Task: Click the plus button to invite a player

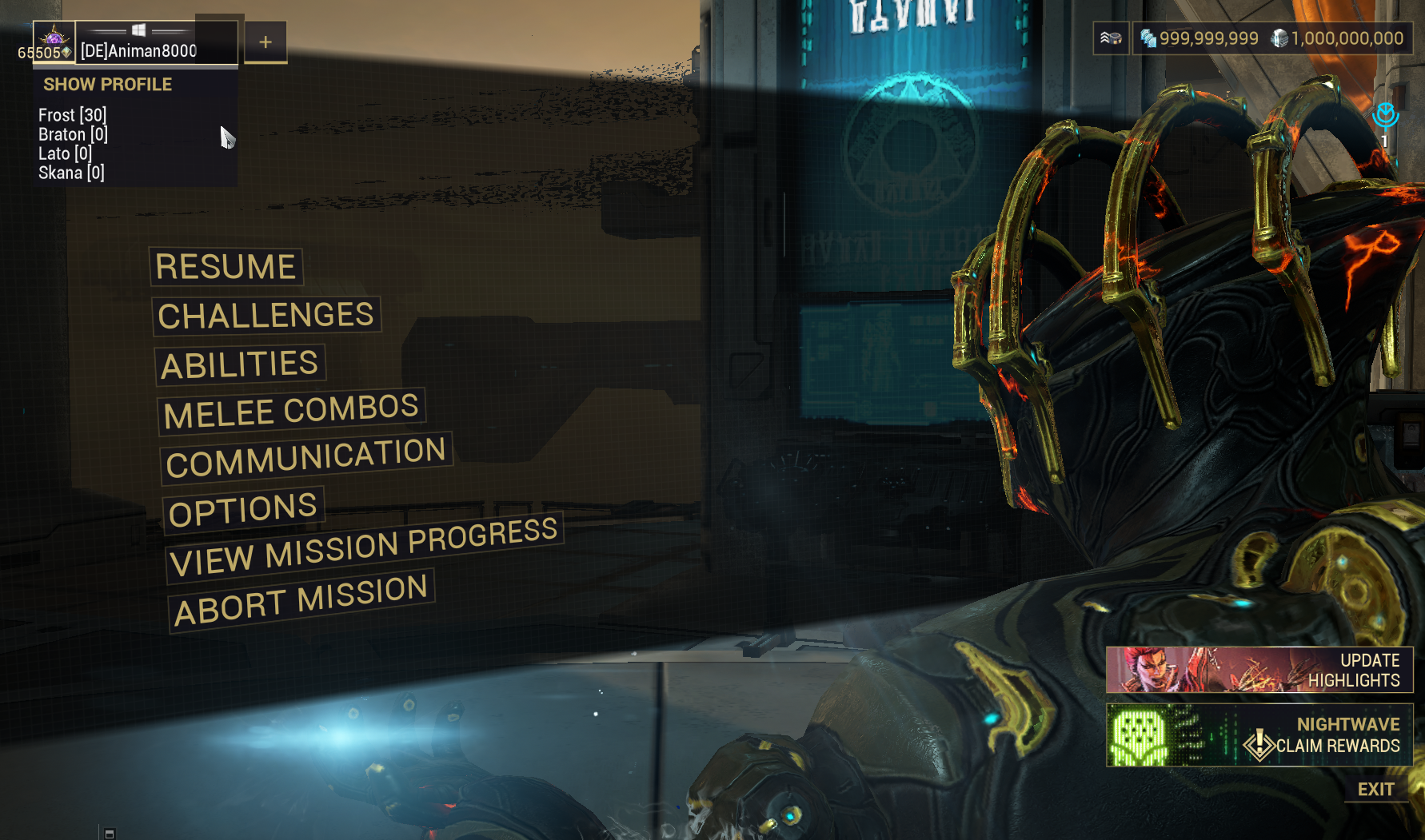Action: [265, 42]
